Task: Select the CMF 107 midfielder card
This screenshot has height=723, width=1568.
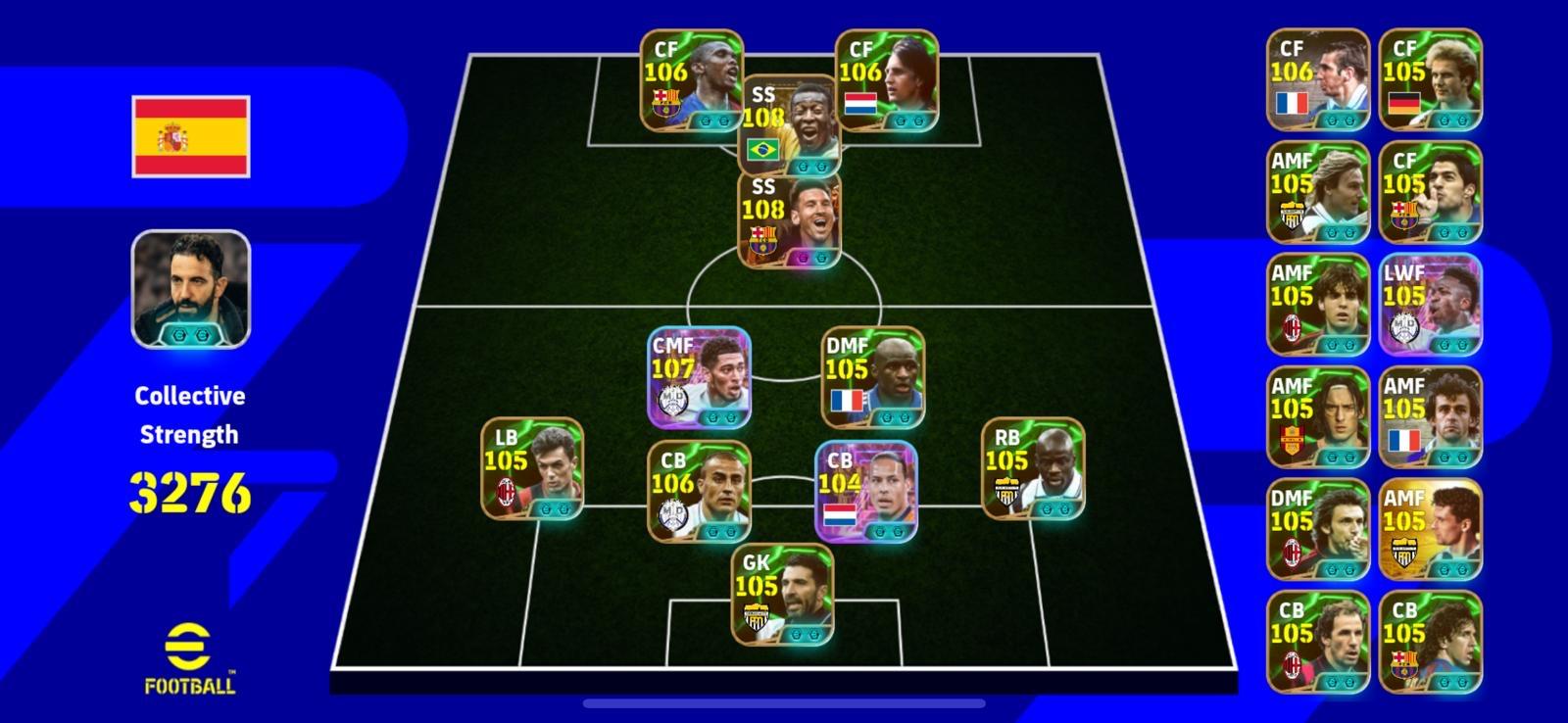Action: 699,378
